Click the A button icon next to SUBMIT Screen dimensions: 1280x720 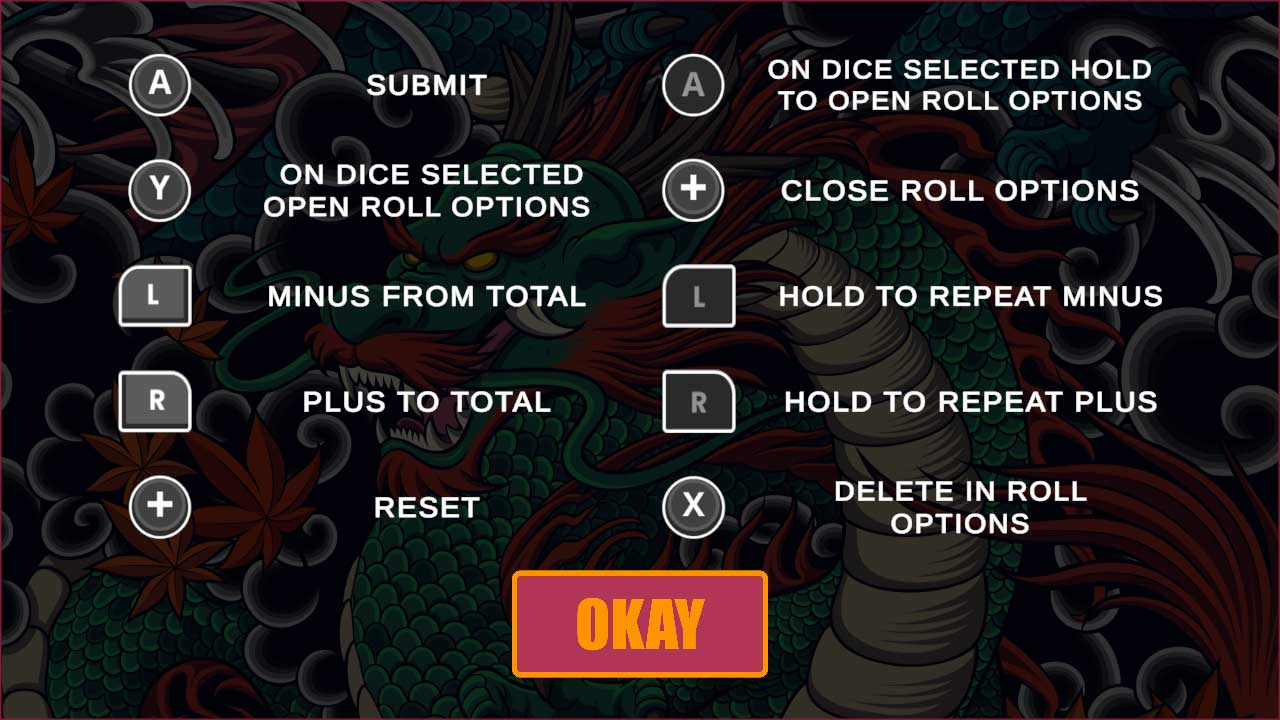point(159,86)
